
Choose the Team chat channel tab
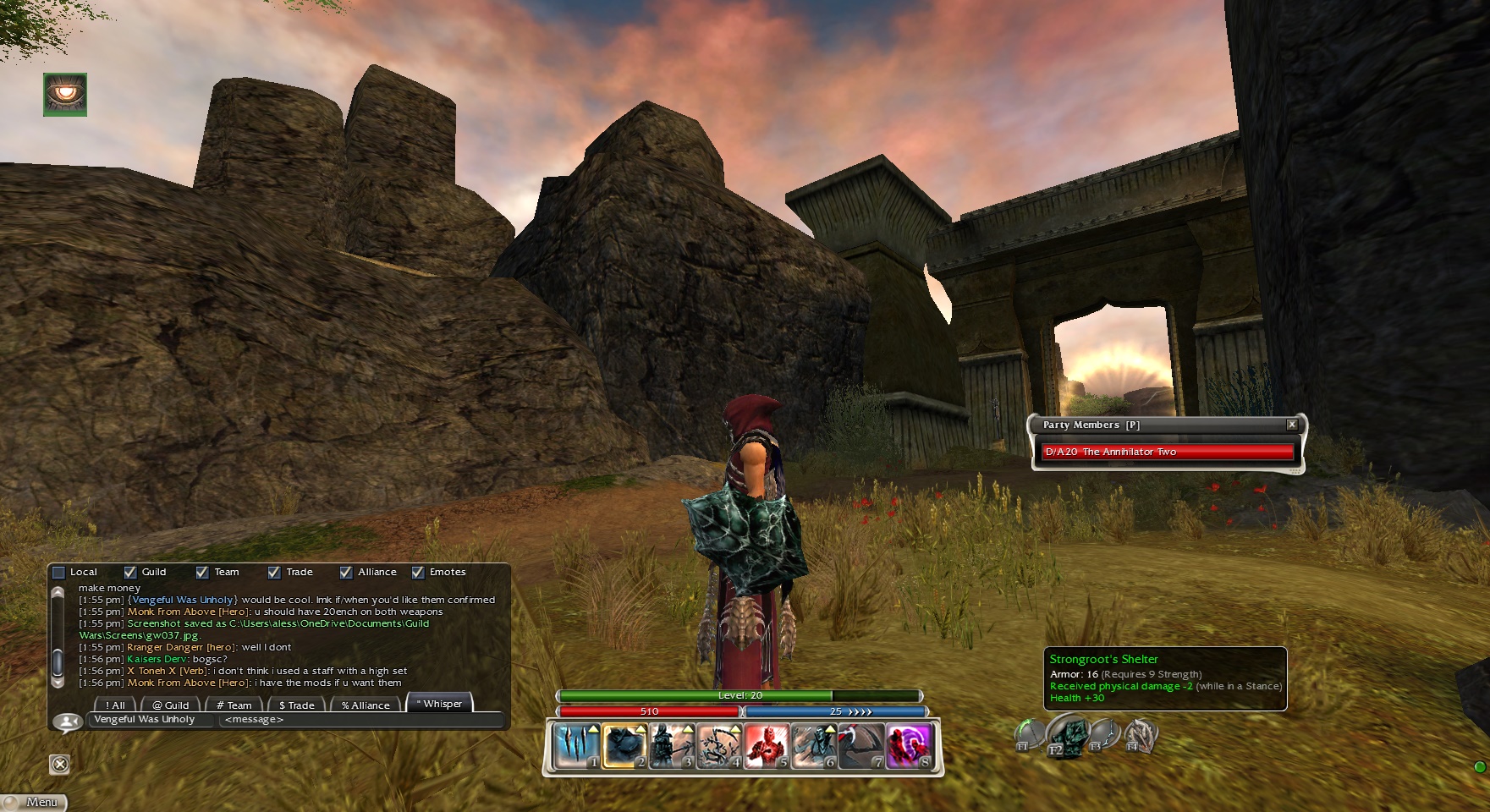tap(234, 705)
